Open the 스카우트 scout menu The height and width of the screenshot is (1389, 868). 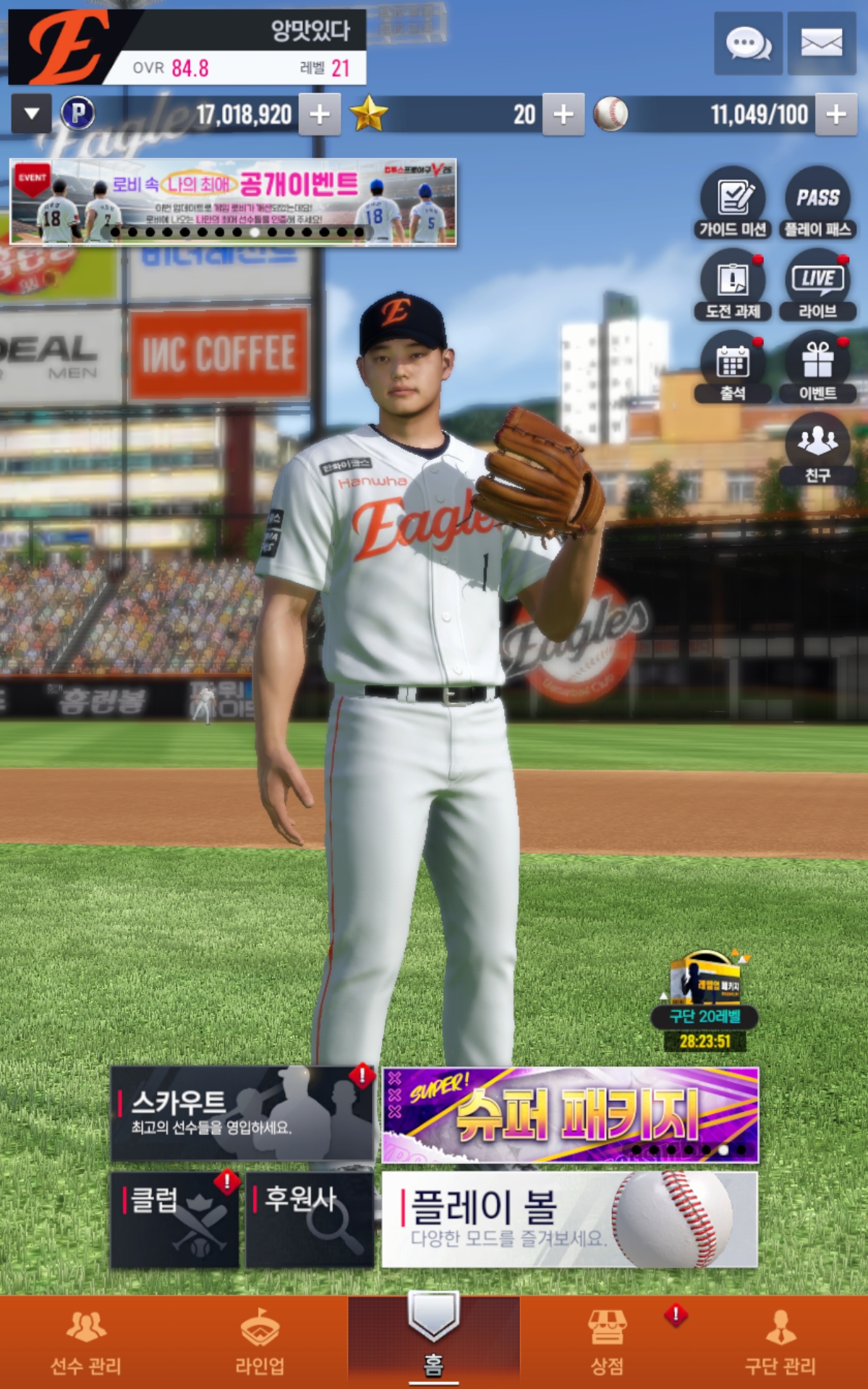point(242,1113)
